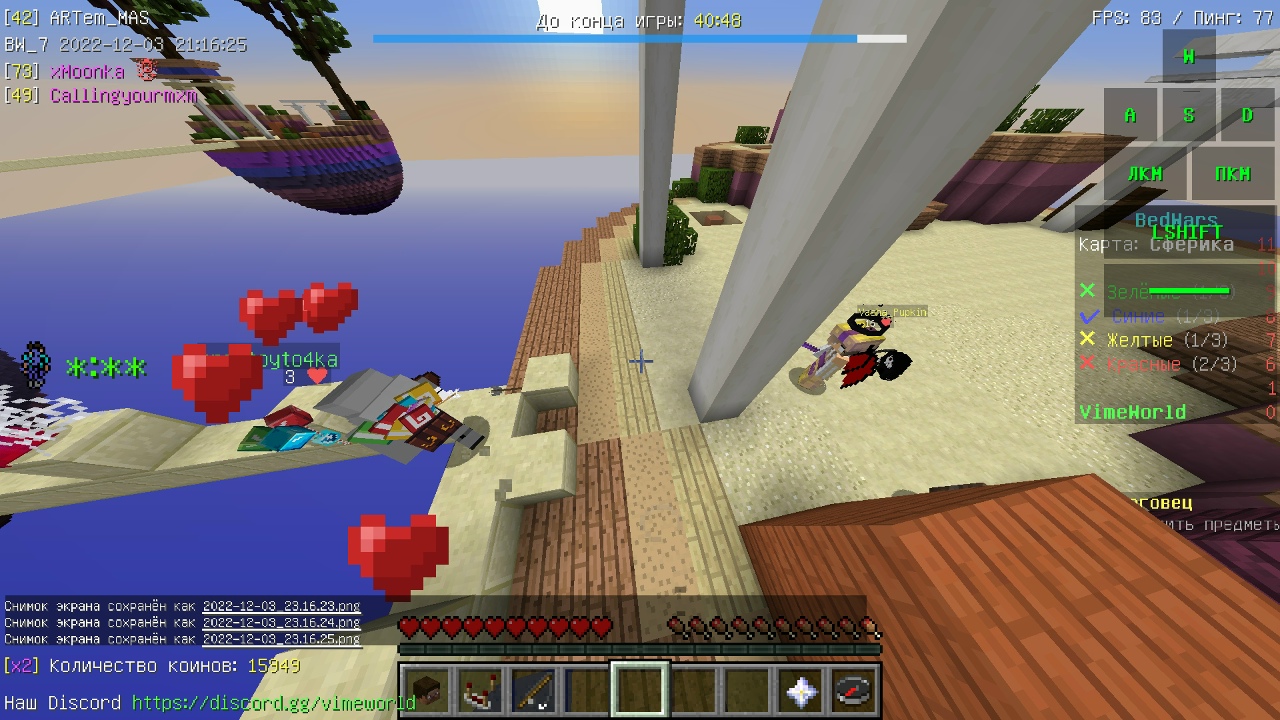The height and width of the screenshot is (720, 1280).
Task: Open screenshot link 2022-12-03_23.16.23.png
Action: 281,606
